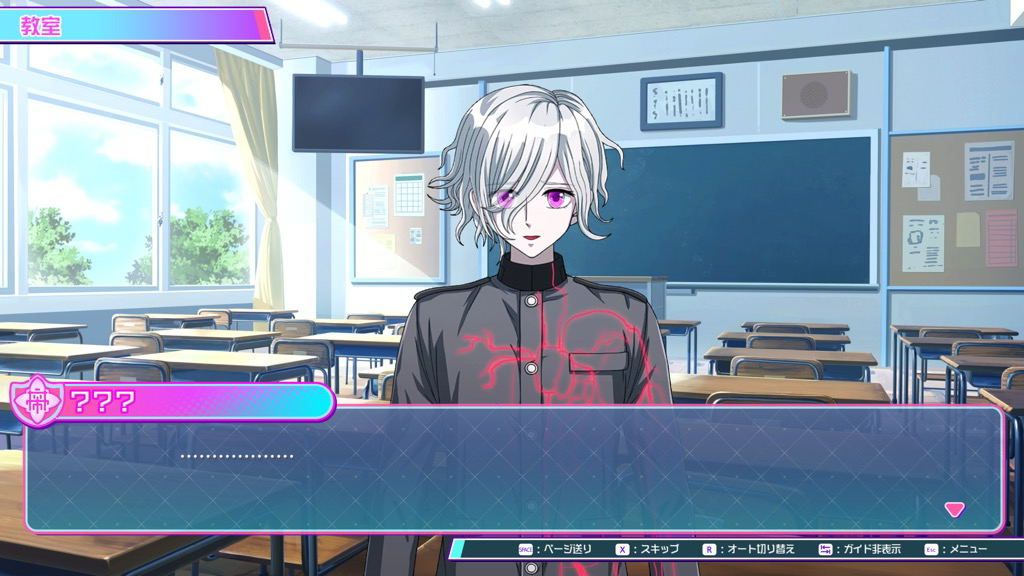Screen dimensions: 1024x576
Task: Advance the dialogue by clicking the text box
Action: click(512, 470)
